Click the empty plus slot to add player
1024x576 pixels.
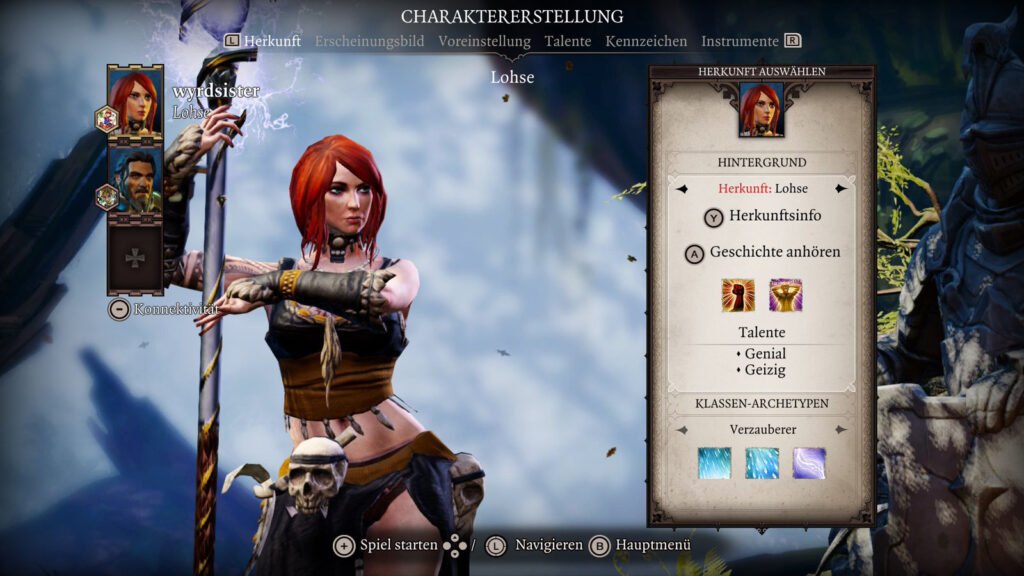pyautogui.click(x=135, y=258)
